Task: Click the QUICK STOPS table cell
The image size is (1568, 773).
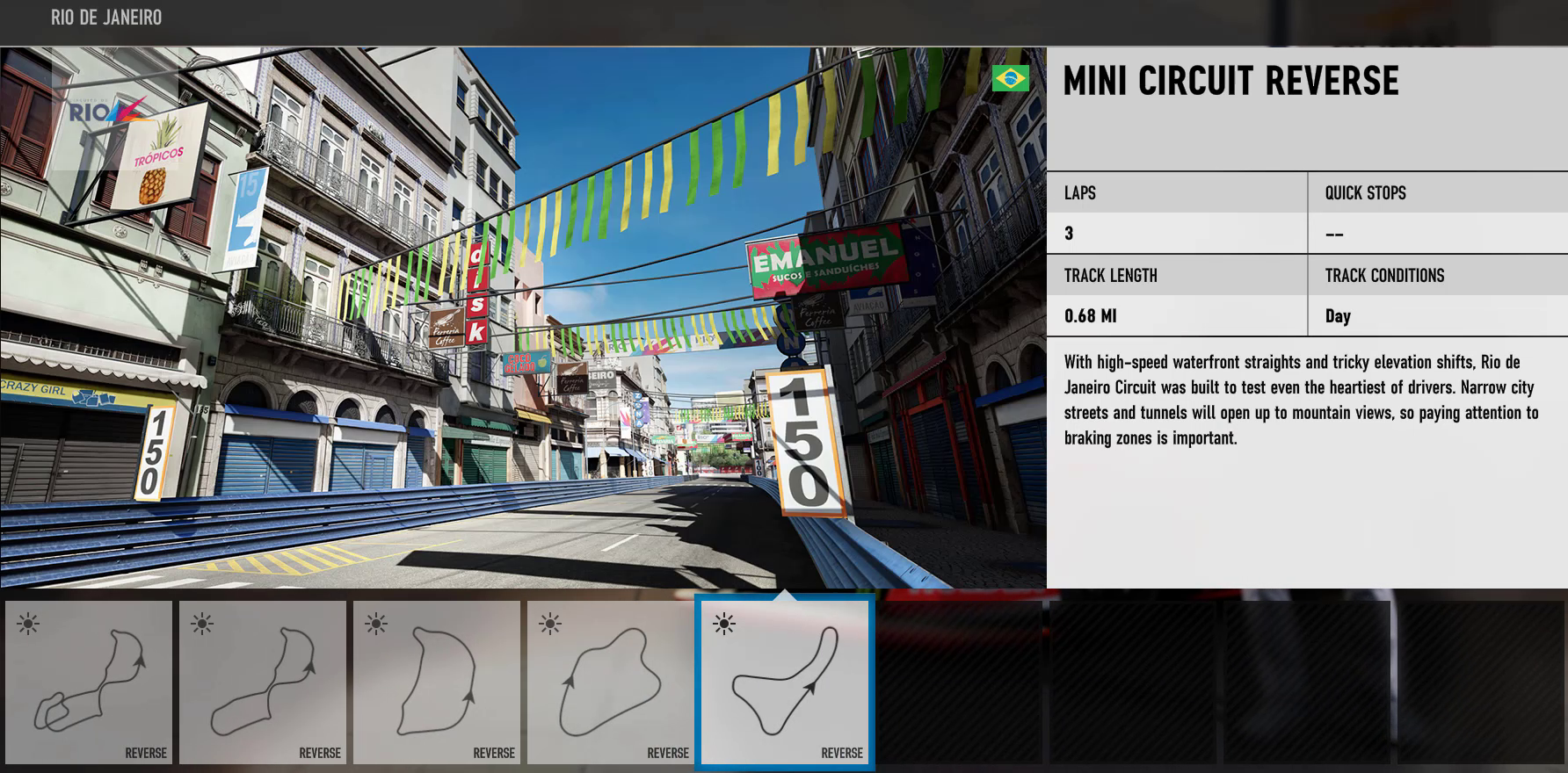Action: click(1364, 192)
